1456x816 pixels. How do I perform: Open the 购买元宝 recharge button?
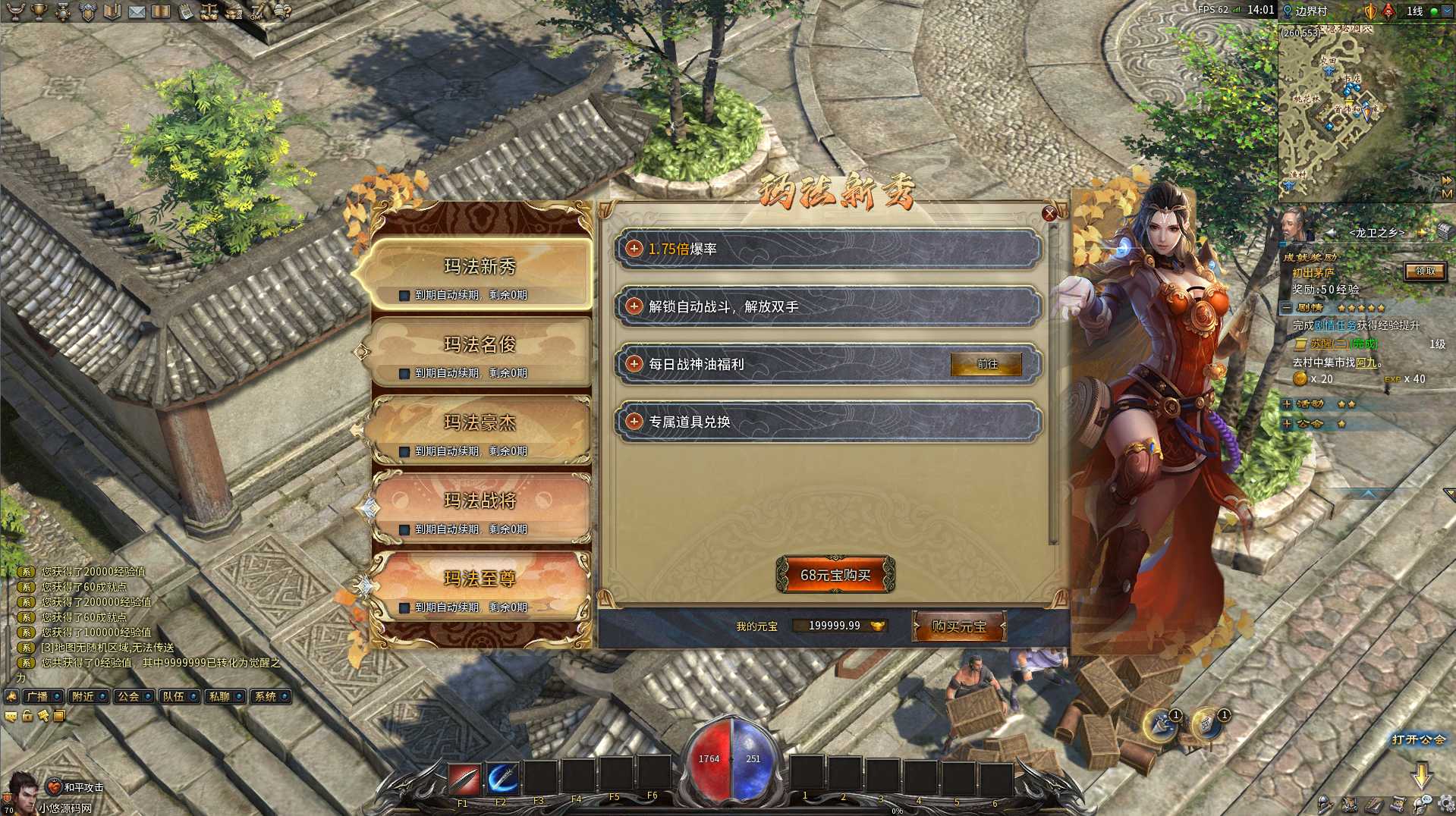pos(959,627)
